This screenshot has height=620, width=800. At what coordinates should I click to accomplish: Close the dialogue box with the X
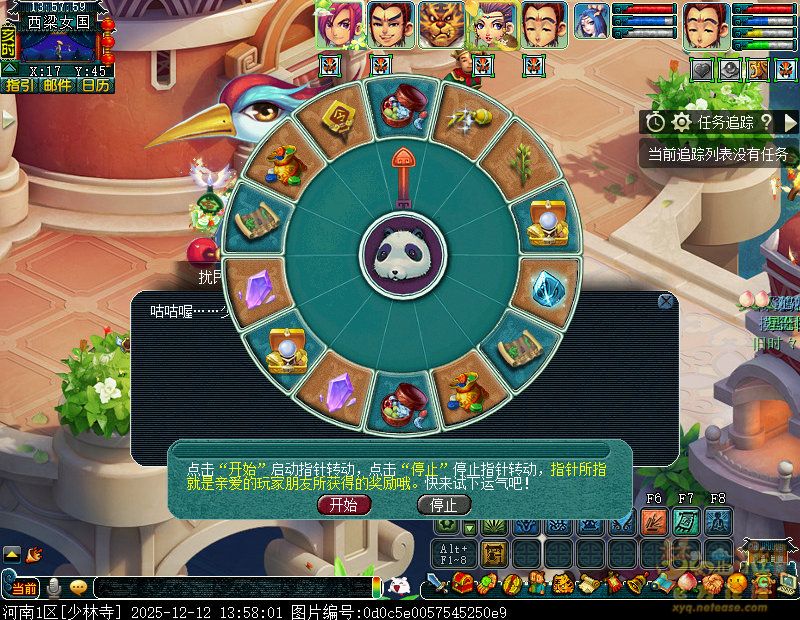pyautogui.click(x=666, y=301)
